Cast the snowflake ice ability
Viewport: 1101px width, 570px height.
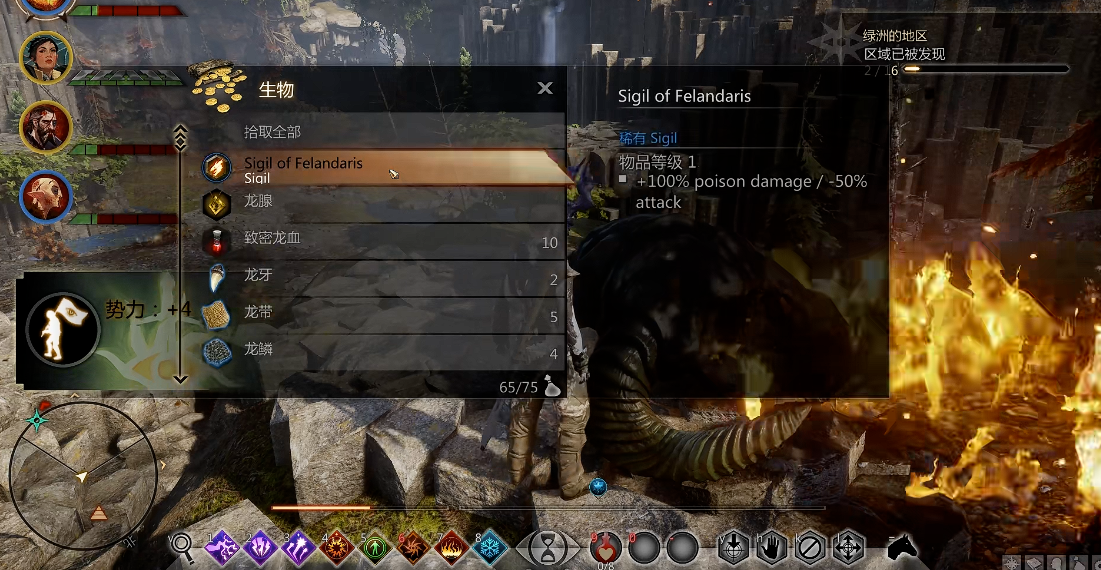(x=489, y=547)
